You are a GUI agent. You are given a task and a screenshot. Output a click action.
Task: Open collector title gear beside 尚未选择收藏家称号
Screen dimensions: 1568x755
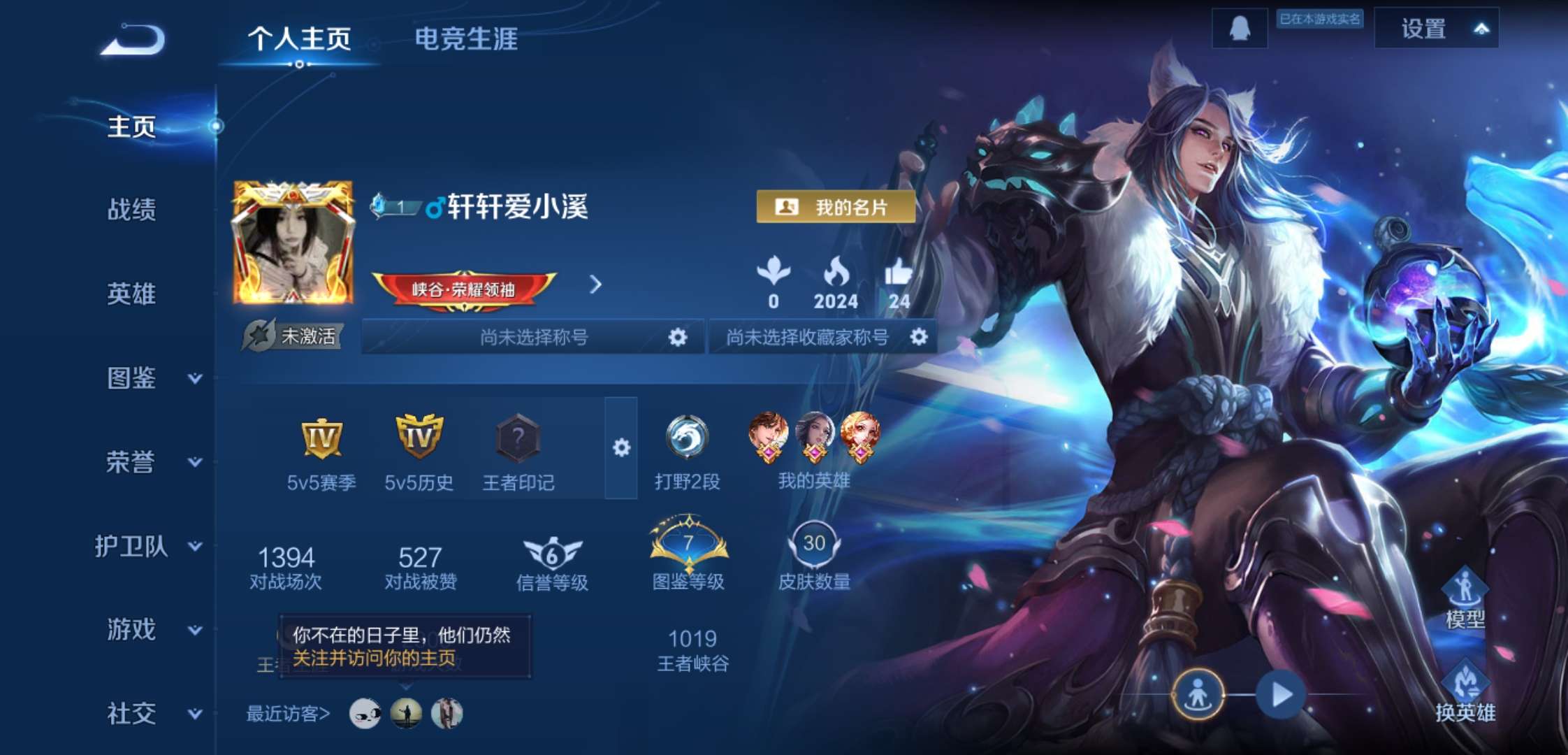(920, 336)
